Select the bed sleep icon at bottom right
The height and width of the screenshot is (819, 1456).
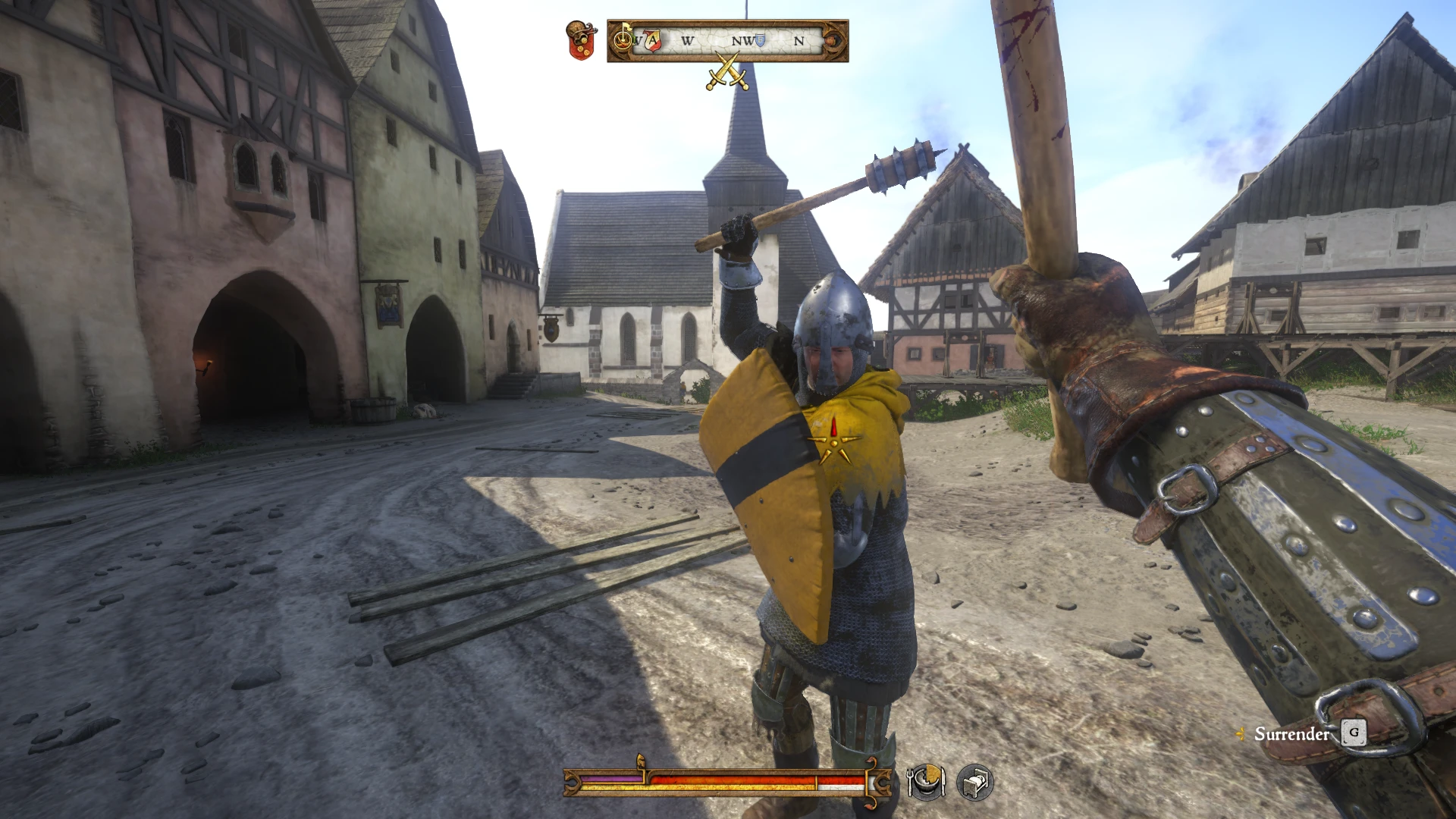coord(974,782)
